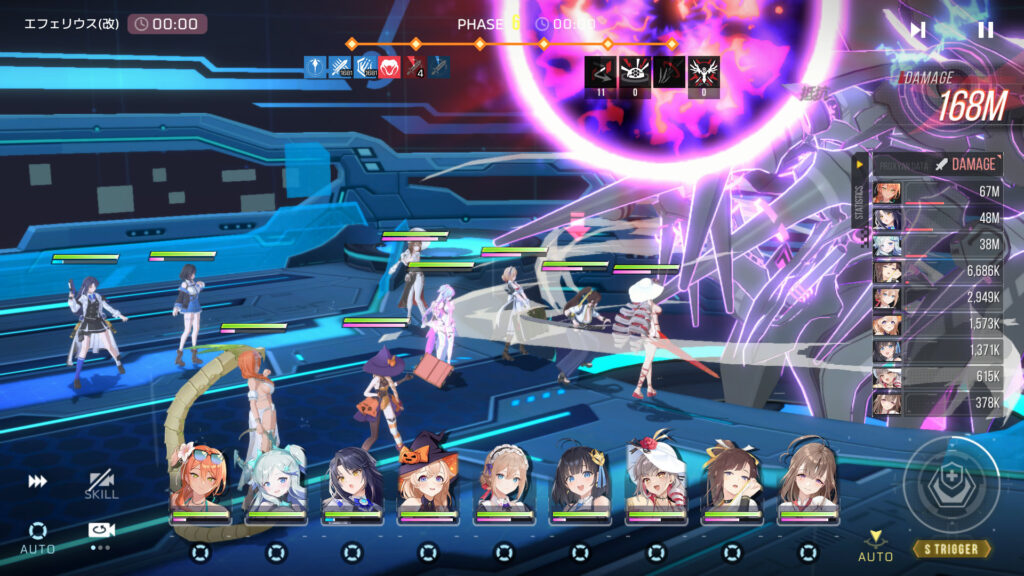Toggle the AUTO button beside the camera icon
Viewport: 1024px width, 576px height.
click(37, 536)
